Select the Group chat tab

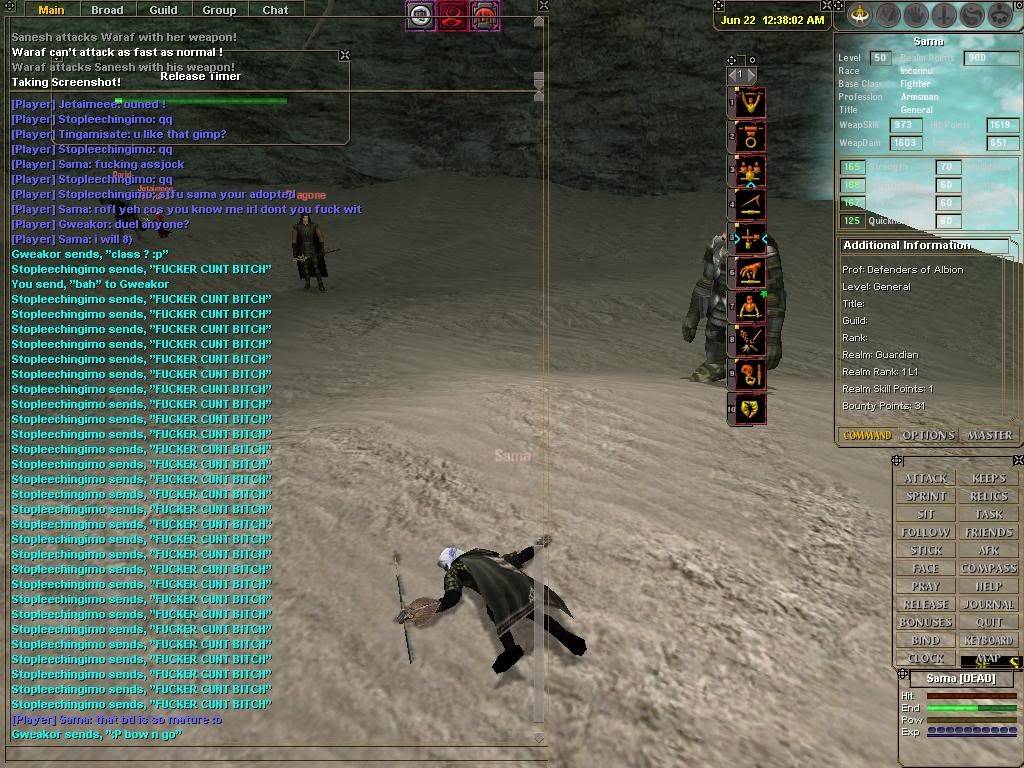(x=219, y=10)
